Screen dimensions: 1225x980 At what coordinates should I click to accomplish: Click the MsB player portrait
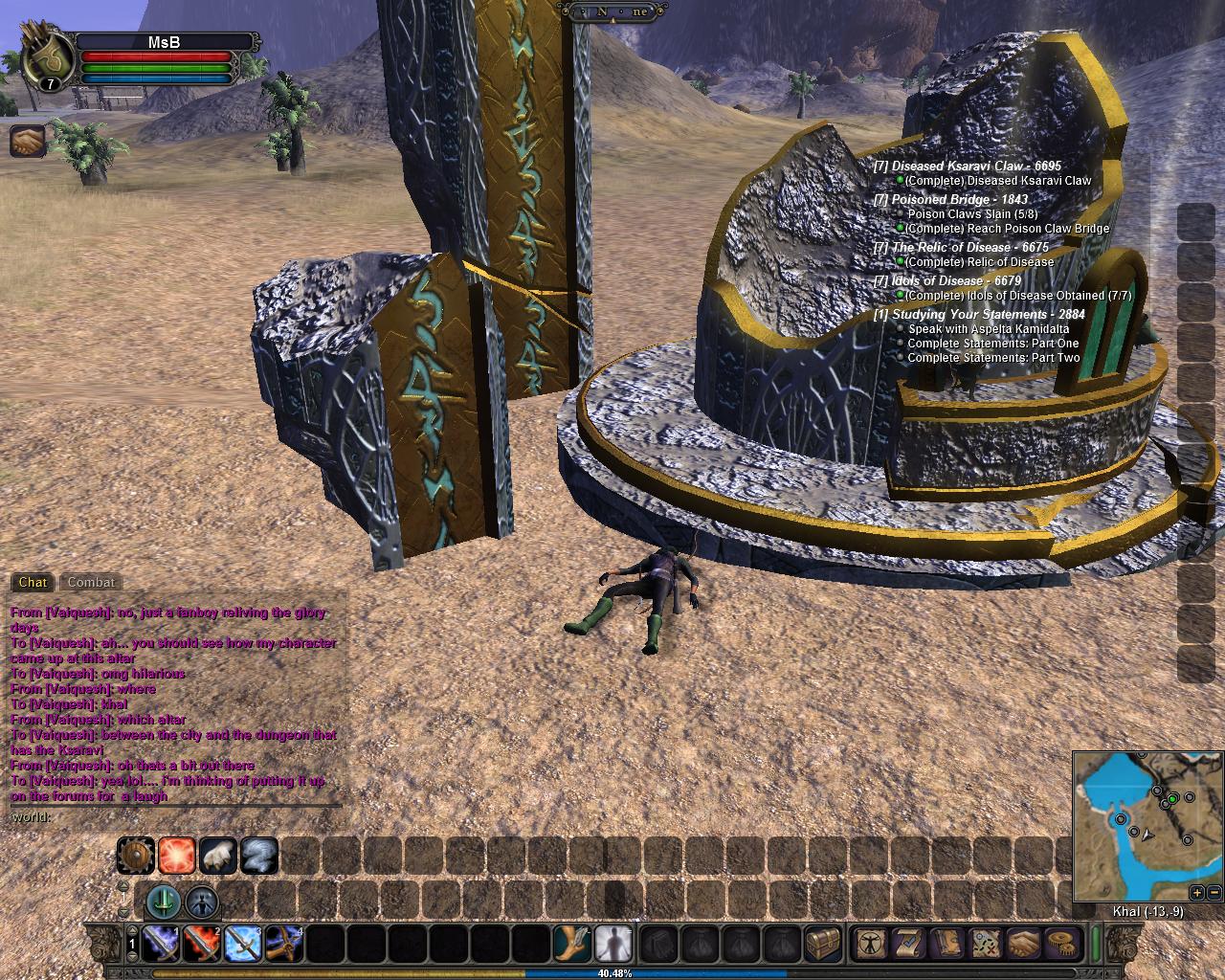tap(46, 59)
